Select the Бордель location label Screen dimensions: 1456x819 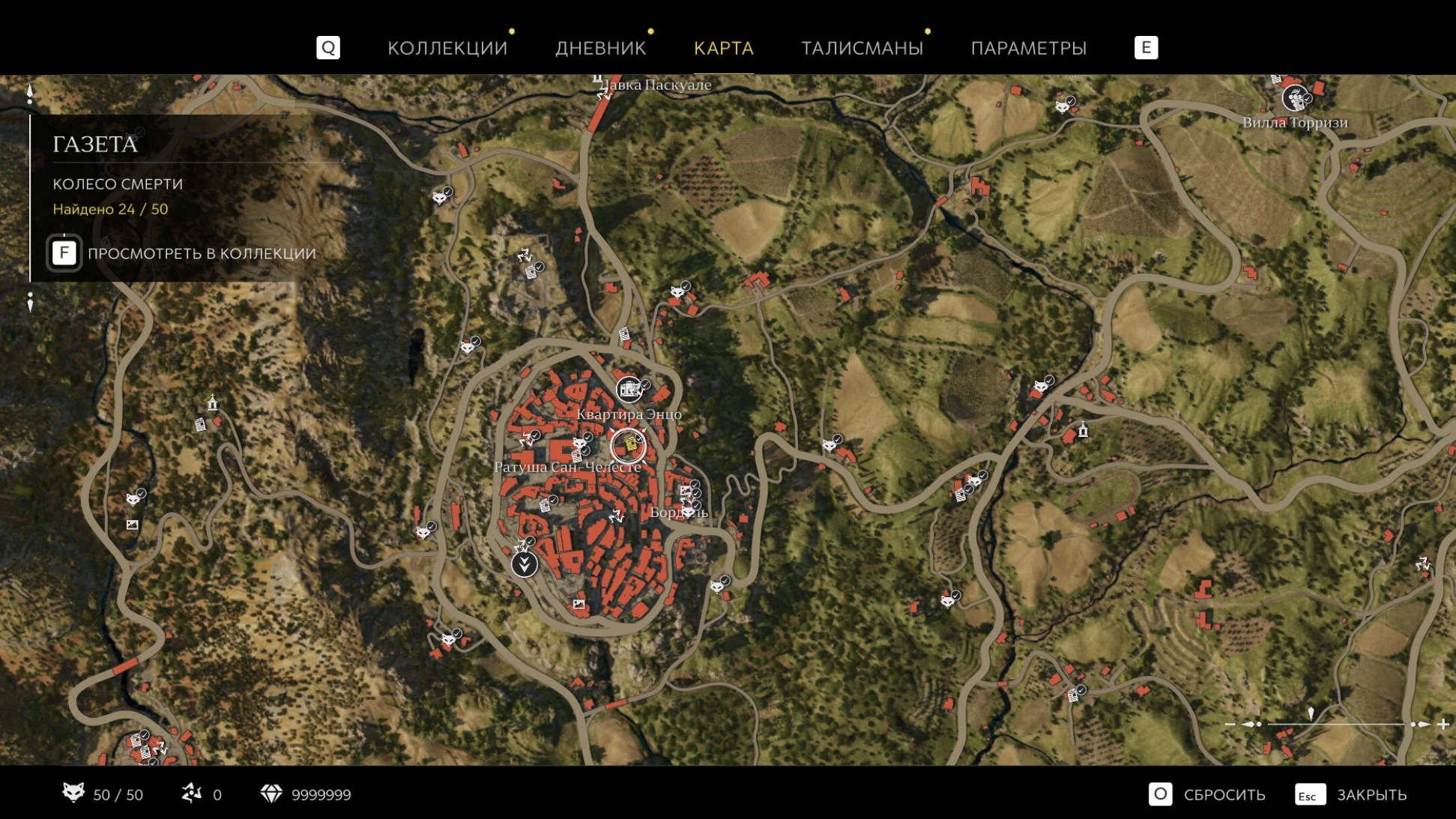[x=678, y=513]
